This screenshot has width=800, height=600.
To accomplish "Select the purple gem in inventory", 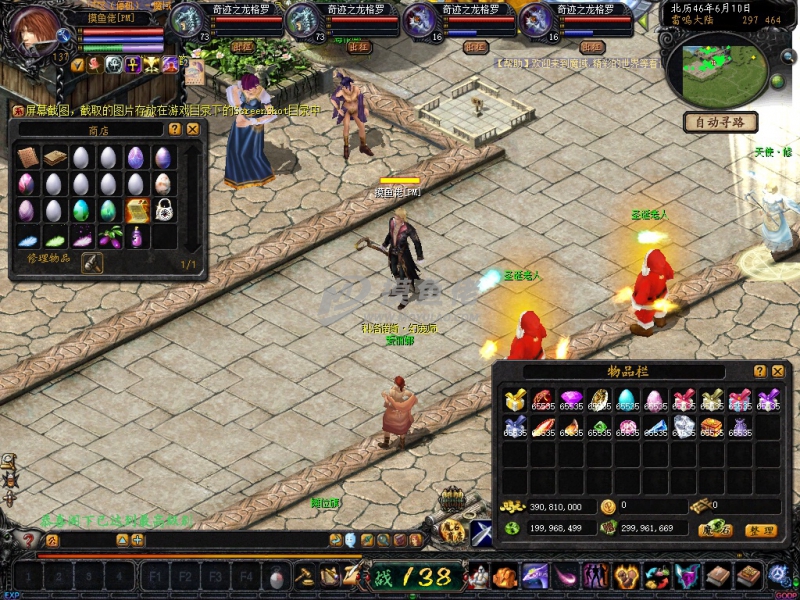I will [x=572, y=400].
